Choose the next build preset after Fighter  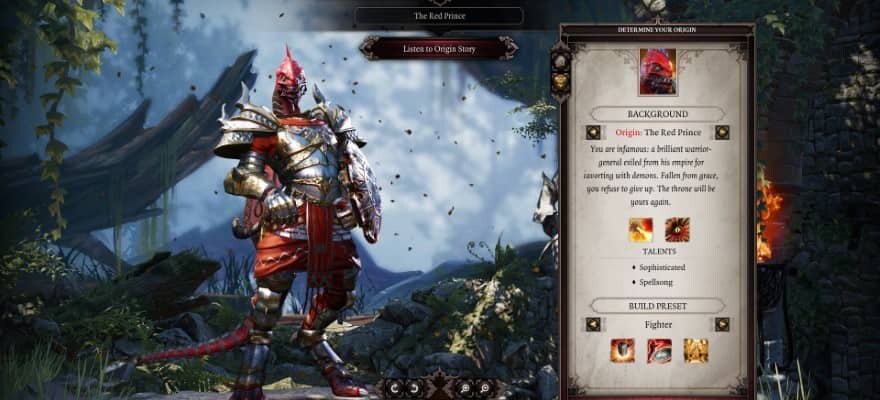722,324
